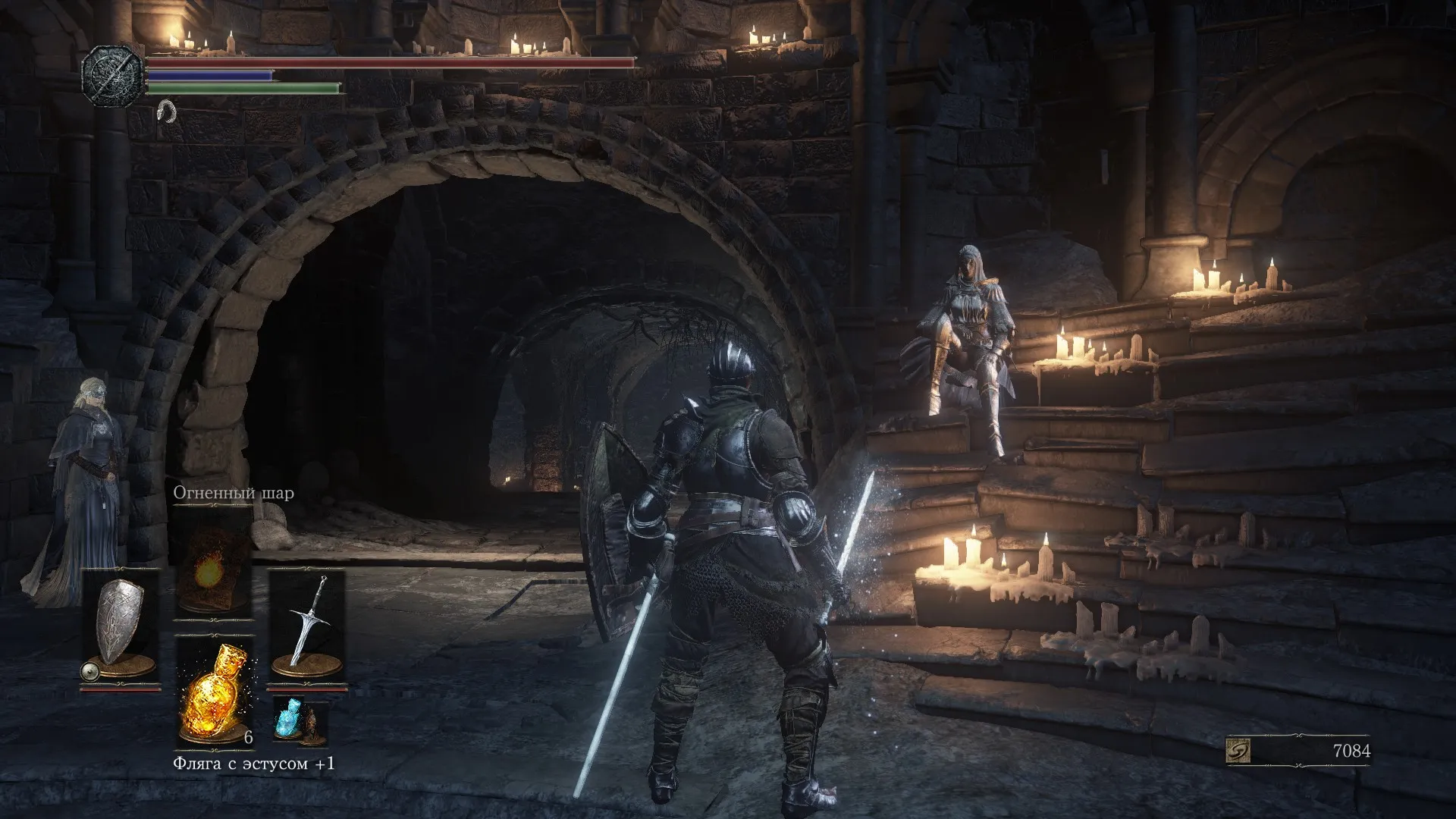Click the status effect icon under the stamina bar

coord(166,111)
